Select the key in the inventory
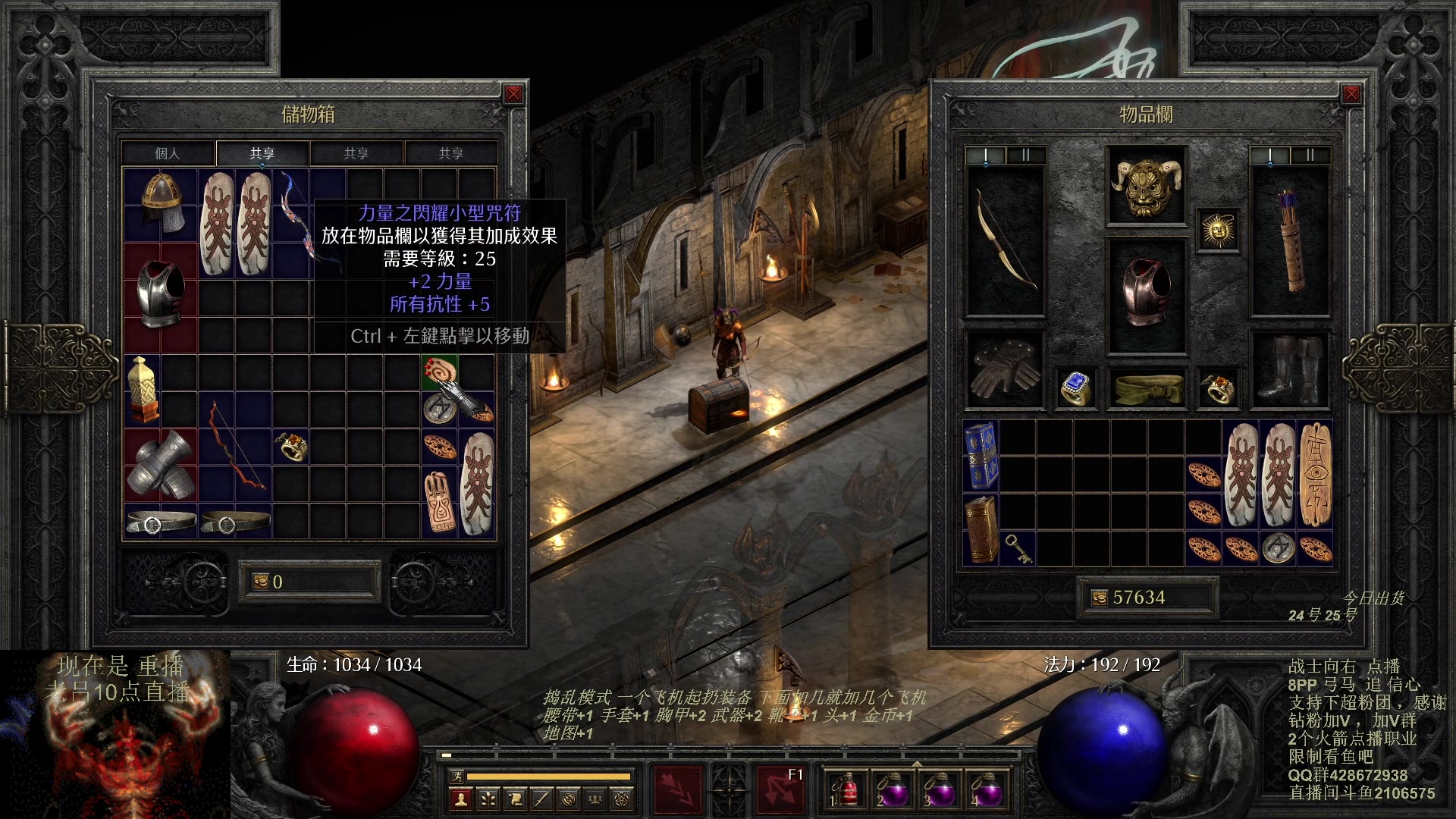Viewport: 1456px width, 819px height. tap(1017, 548)
